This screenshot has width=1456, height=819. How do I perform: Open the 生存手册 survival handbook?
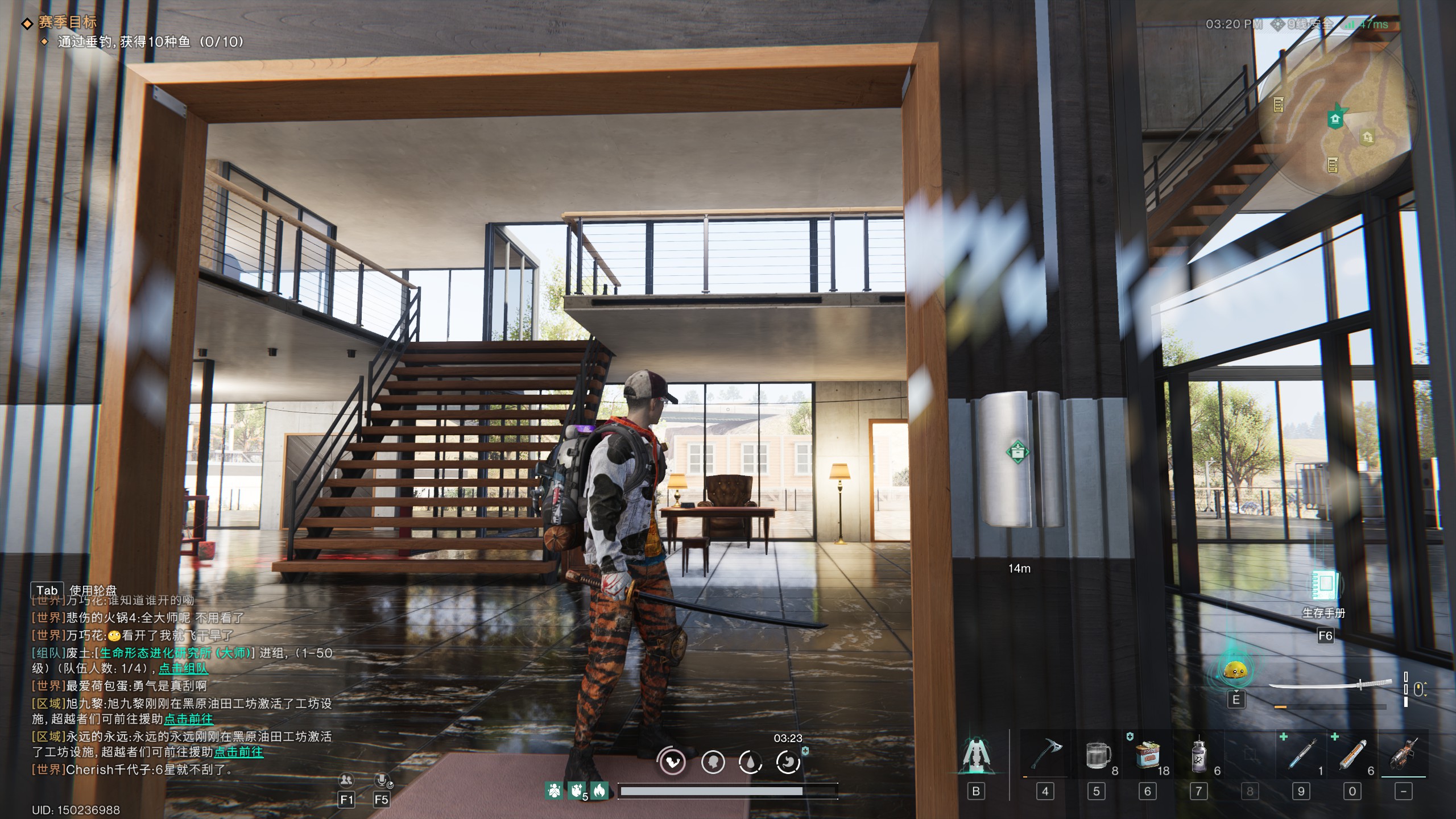click(x=1325, y=587)
